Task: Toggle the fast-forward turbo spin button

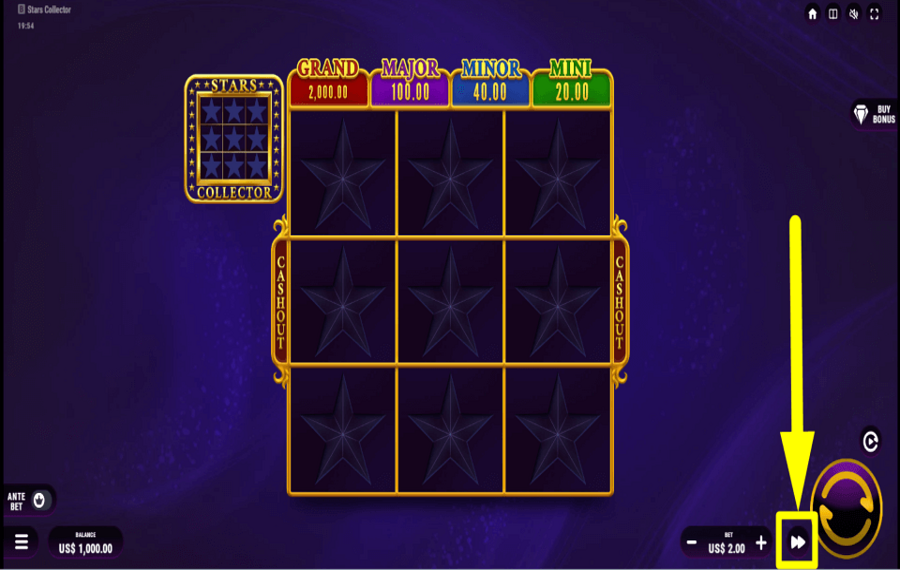Action: coord(797,542)
